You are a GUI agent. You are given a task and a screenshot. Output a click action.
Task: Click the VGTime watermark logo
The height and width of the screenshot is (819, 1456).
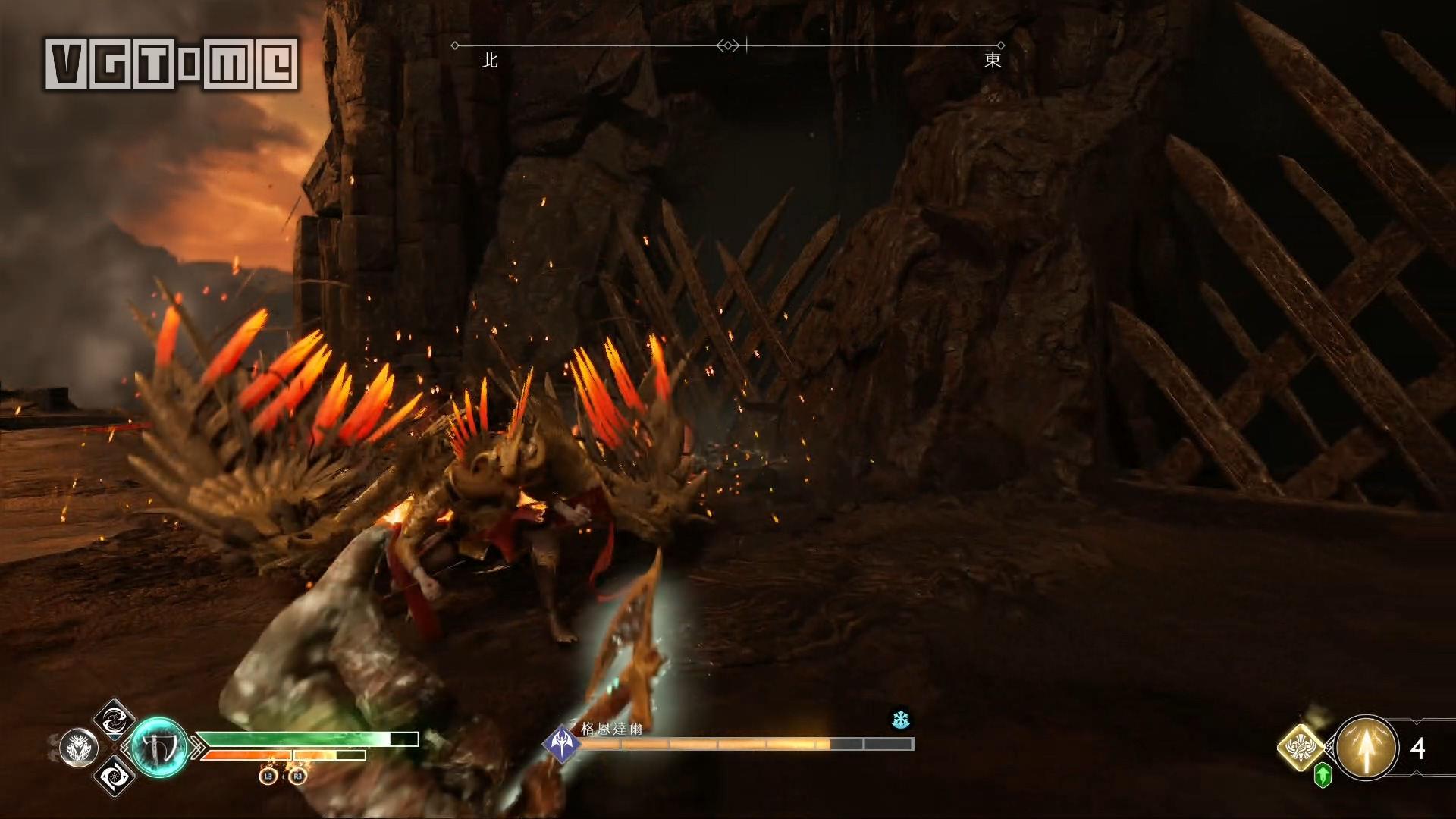(171, 64)
